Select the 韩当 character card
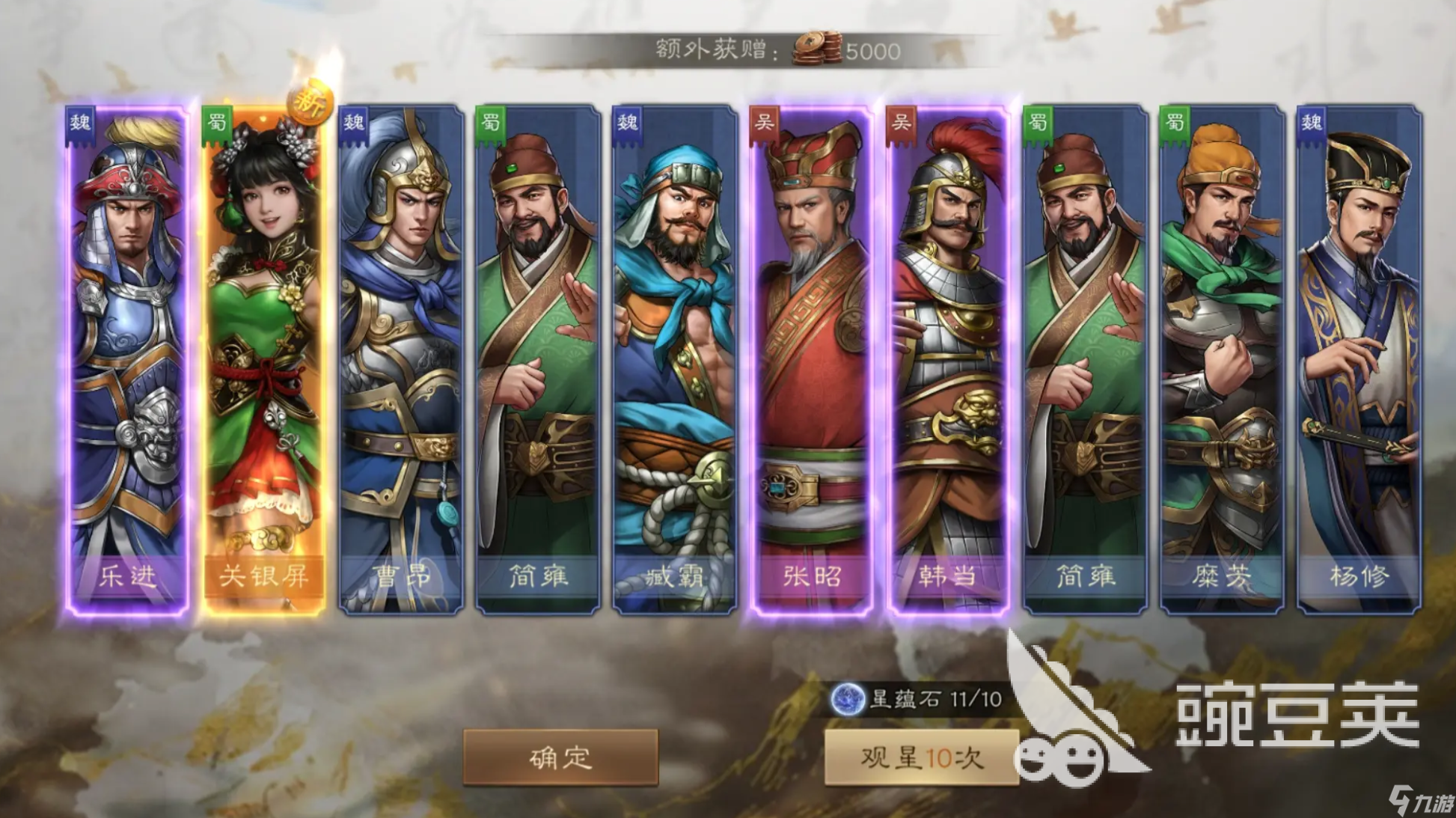1456x818 pixels. pos(950,359)
